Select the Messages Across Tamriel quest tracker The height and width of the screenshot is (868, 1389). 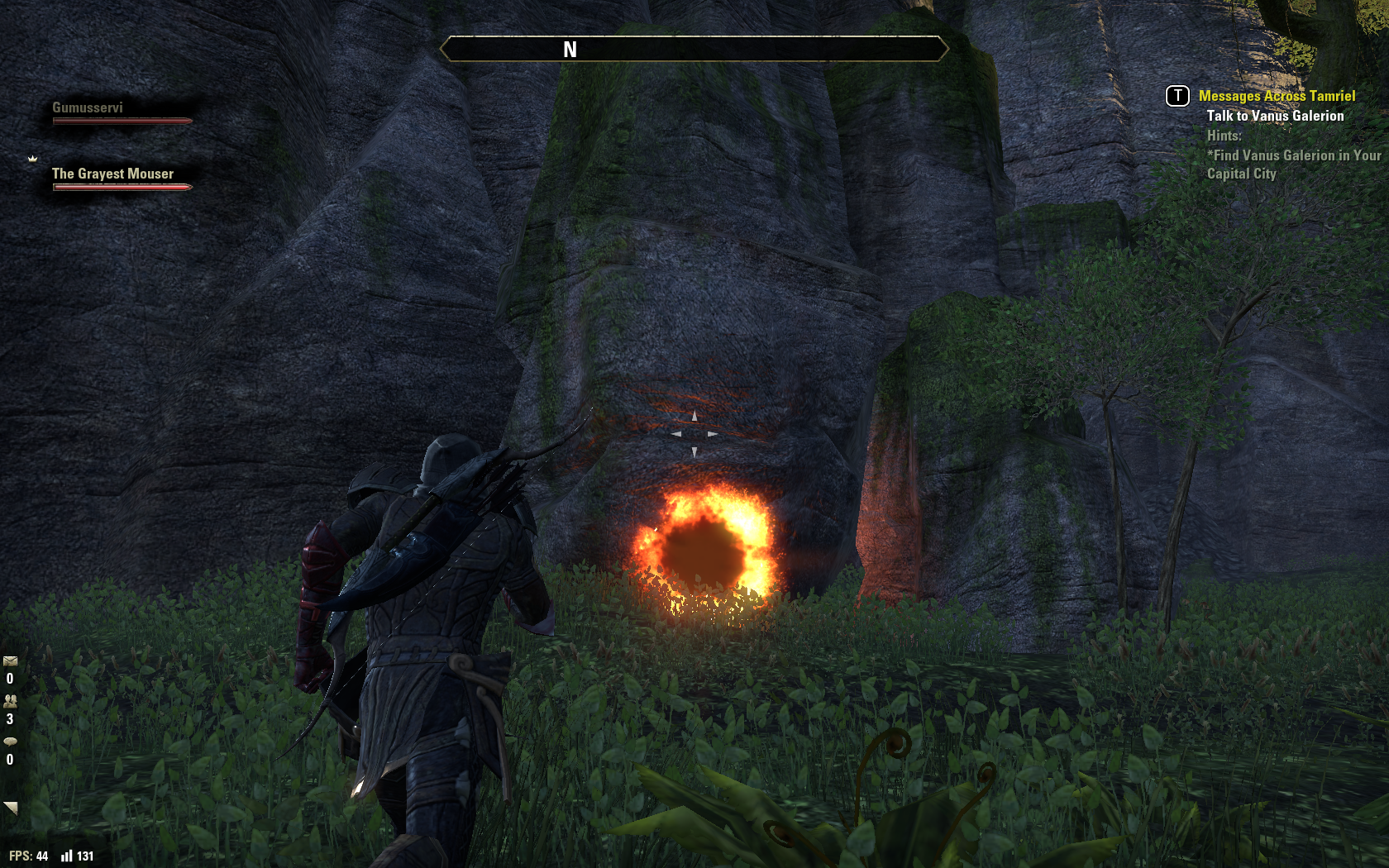1277,96
